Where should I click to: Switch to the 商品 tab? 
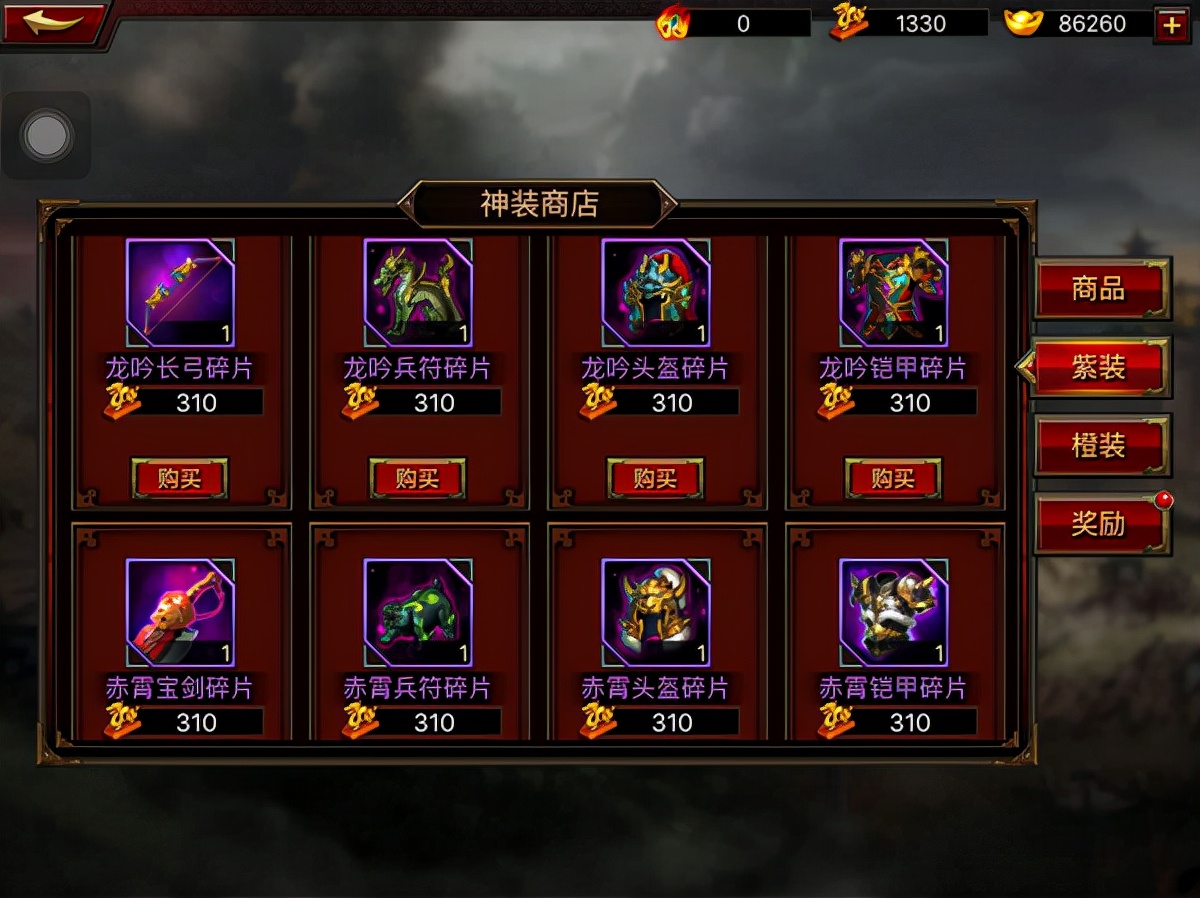pos(1100,289)
